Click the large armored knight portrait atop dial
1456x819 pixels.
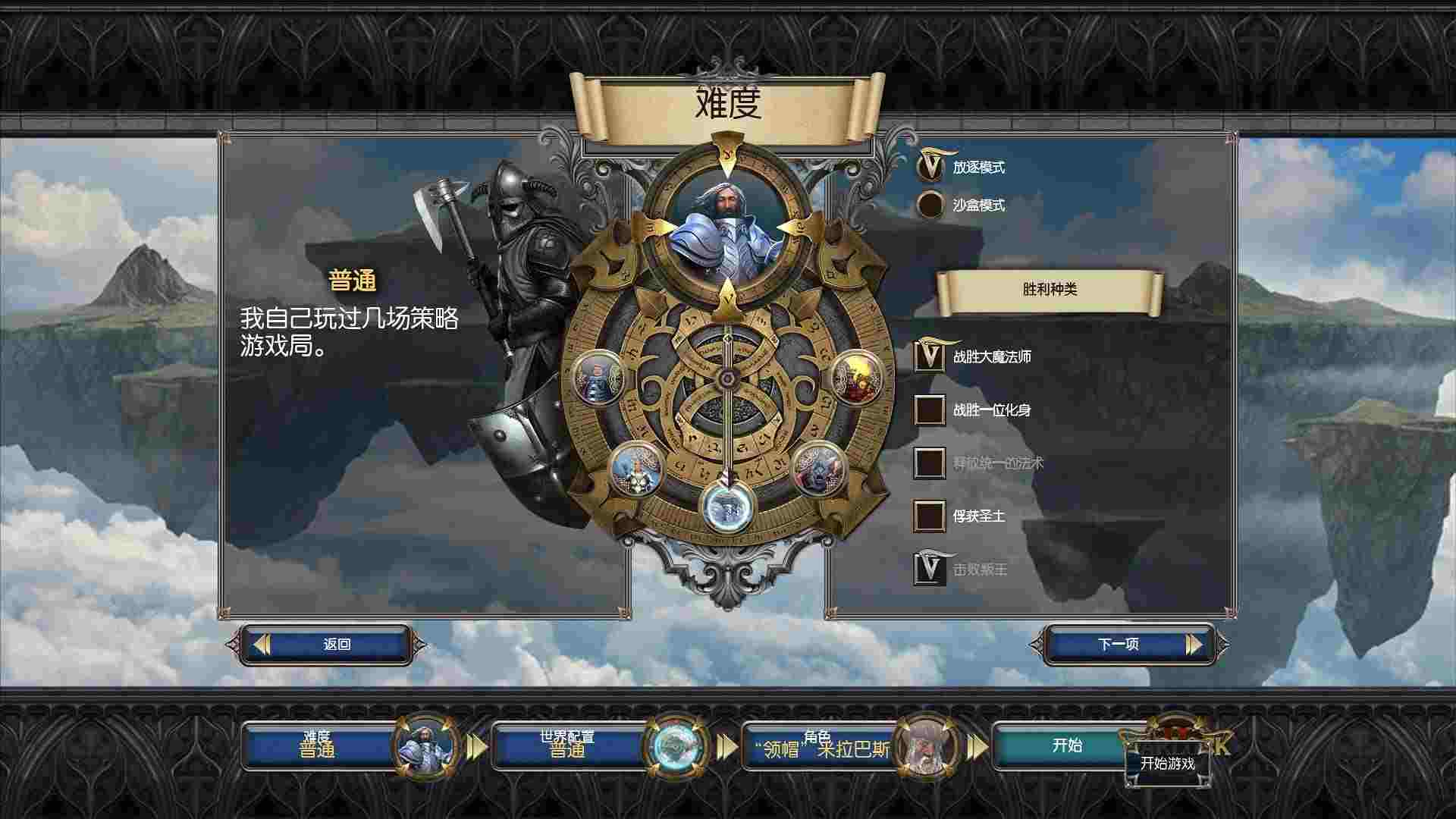(x=726, y=226)
